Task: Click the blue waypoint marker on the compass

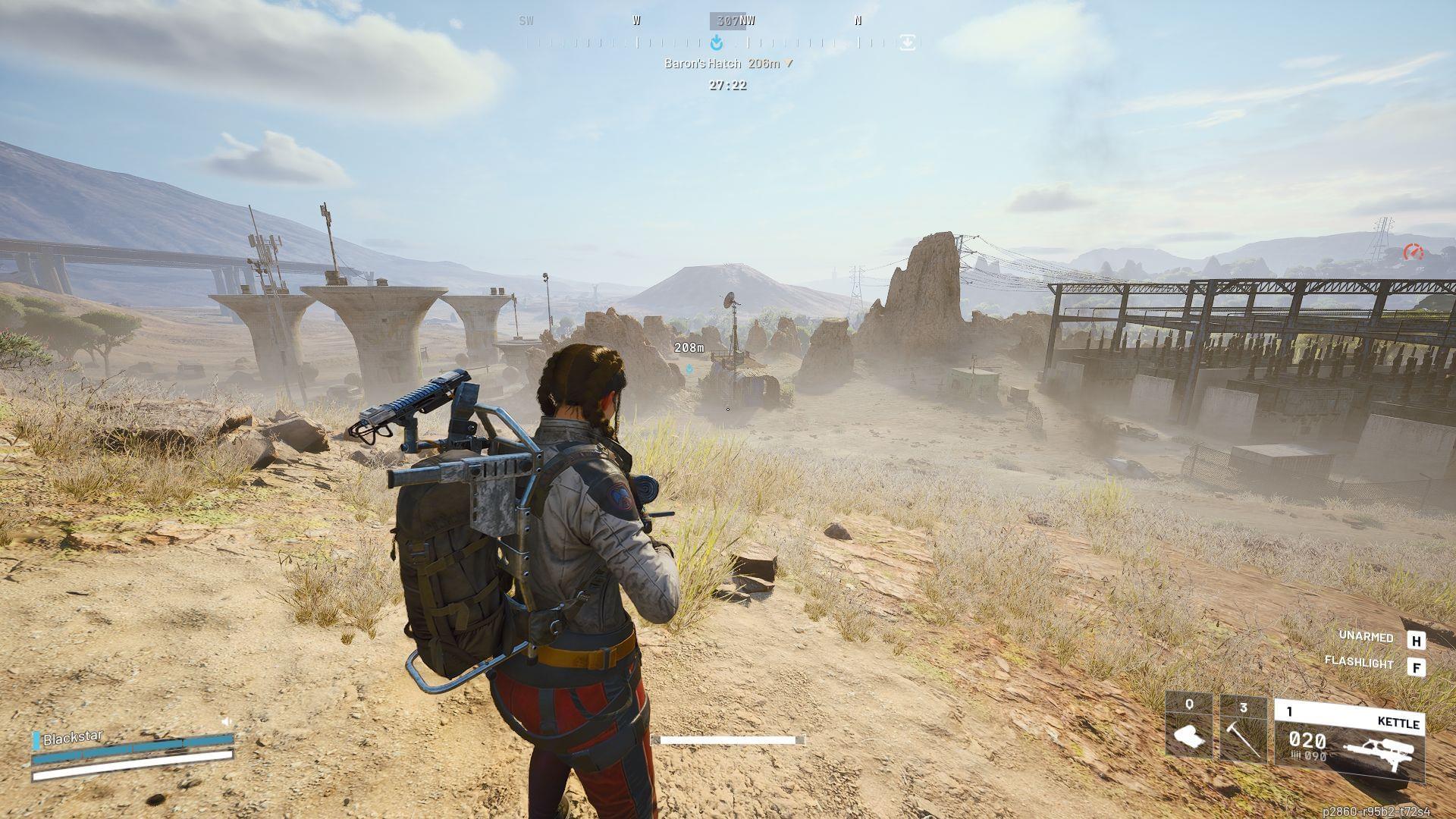Action: (716, 43)
